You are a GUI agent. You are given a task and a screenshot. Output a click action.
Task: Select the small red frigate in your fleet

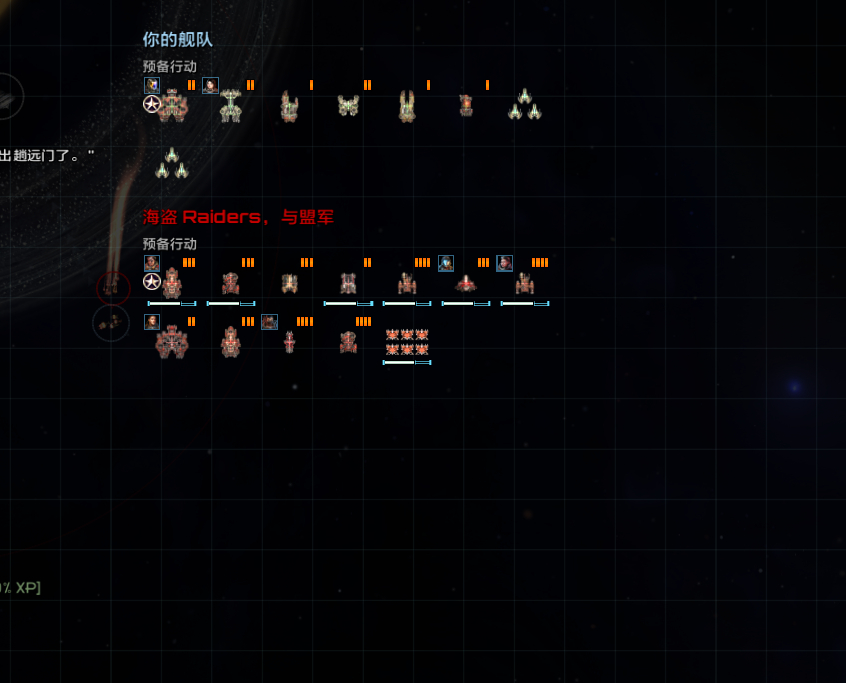[x=466, y=105]
